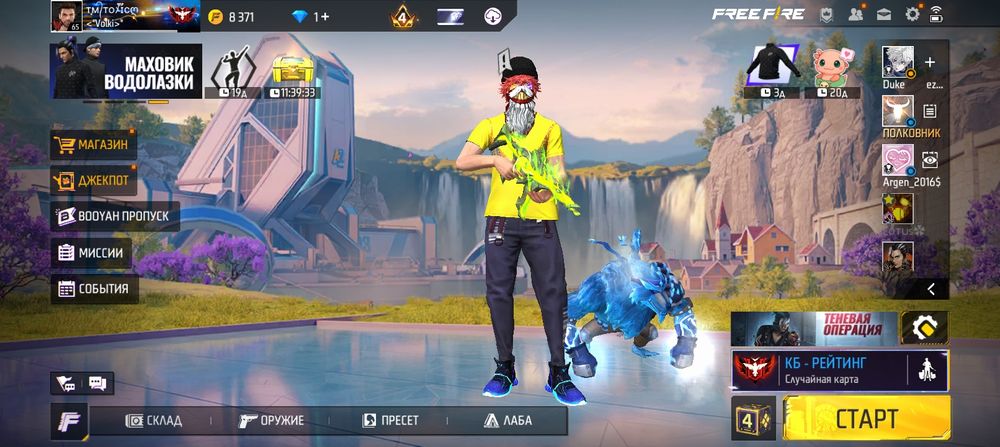Viewport: 1000px width, 447px height.
Task: Open the friends list icon
Action: [856, 14]
